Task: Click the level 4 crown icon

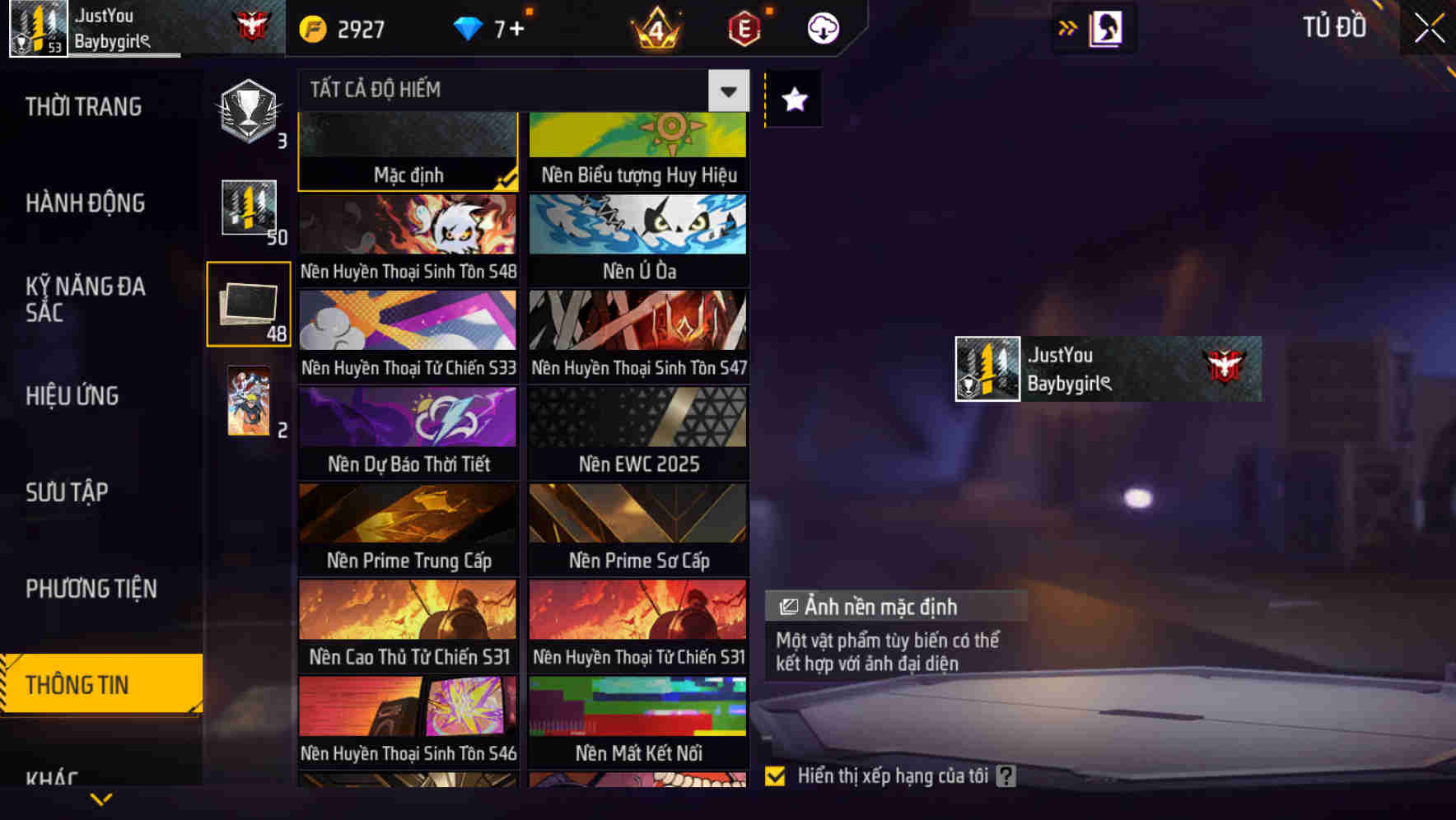Action: [655, 29]
